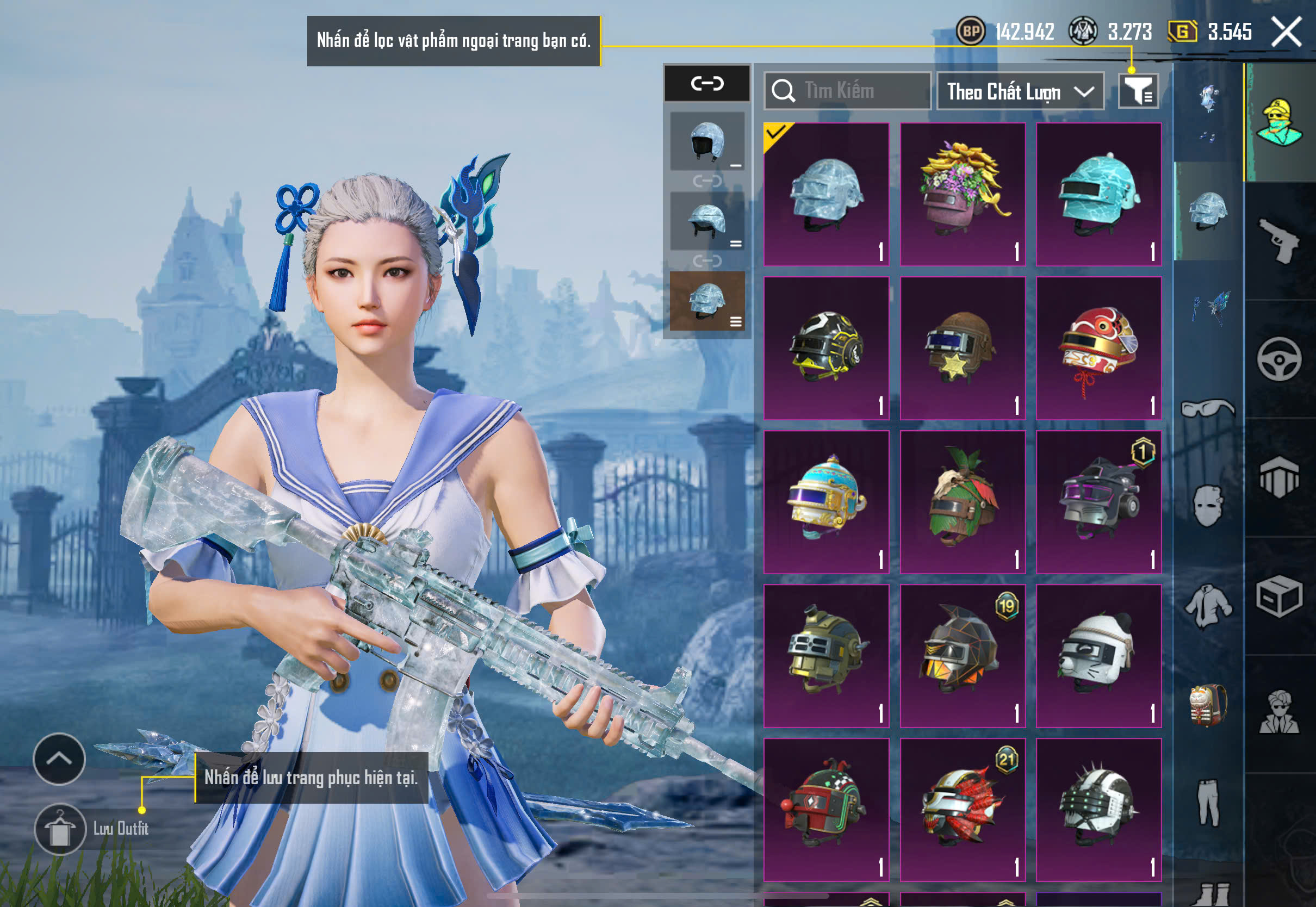Select the red lion dance helmet

tap(1098, 349)
